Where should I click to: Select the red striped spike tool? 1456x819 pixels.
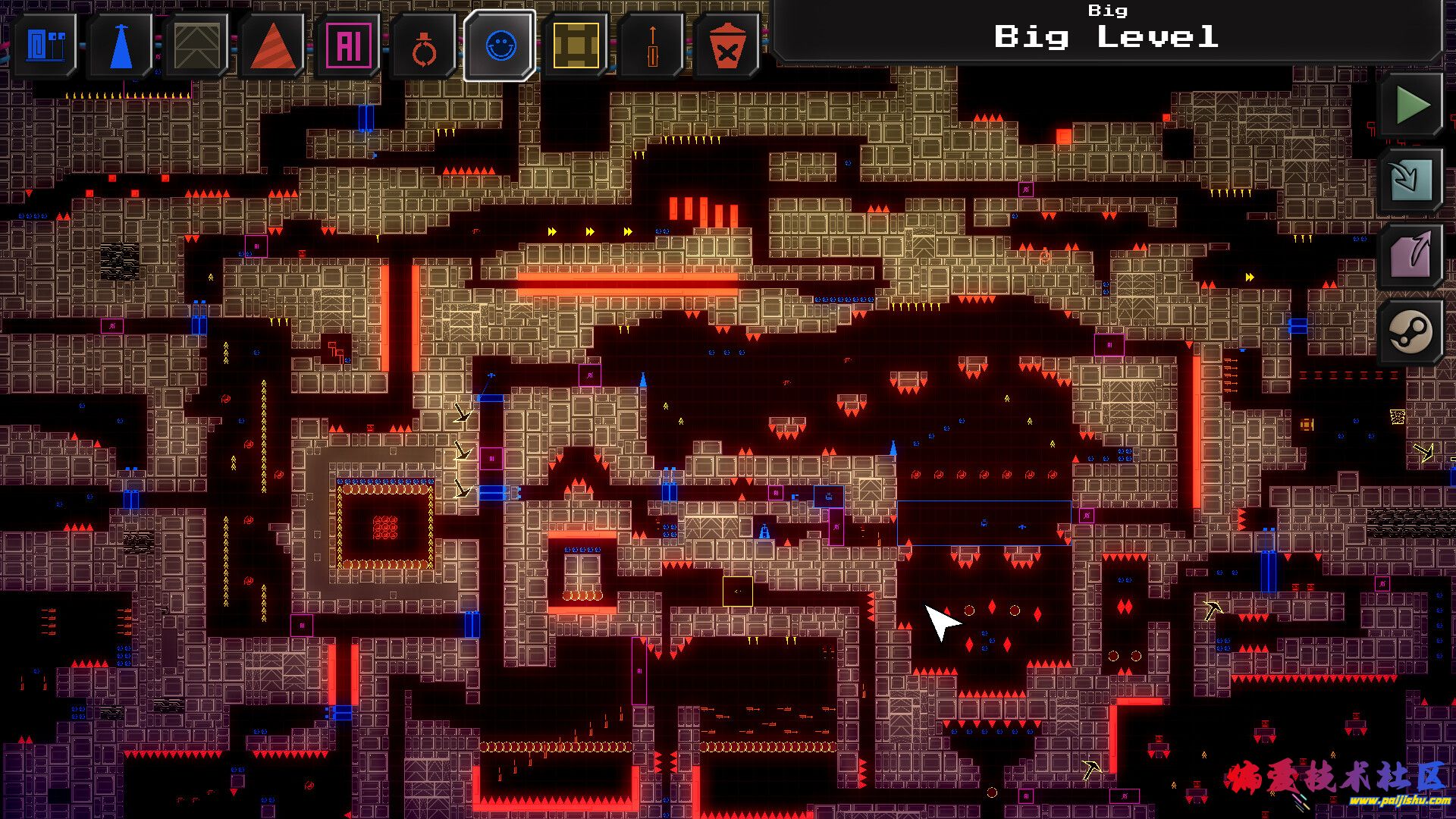pyautogui.click(x=273, y=45)
